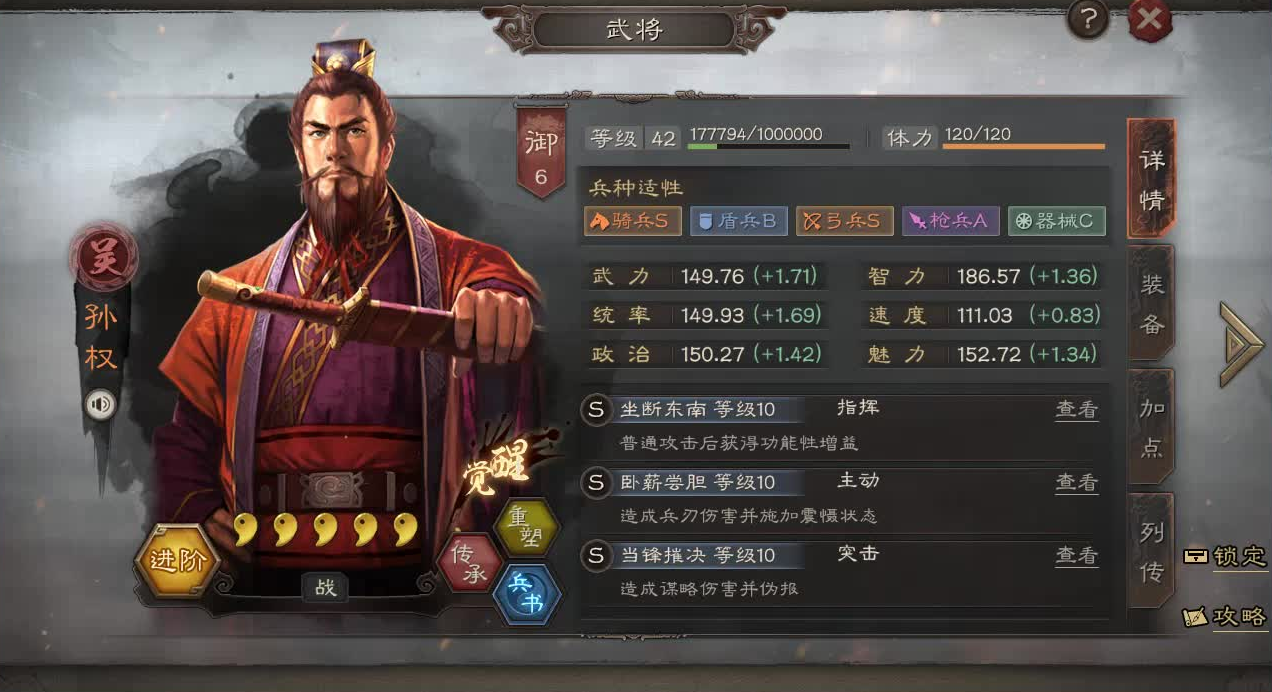Open the 攻略 strategy guide
1272x692 pixels.
click(1225, 617)
